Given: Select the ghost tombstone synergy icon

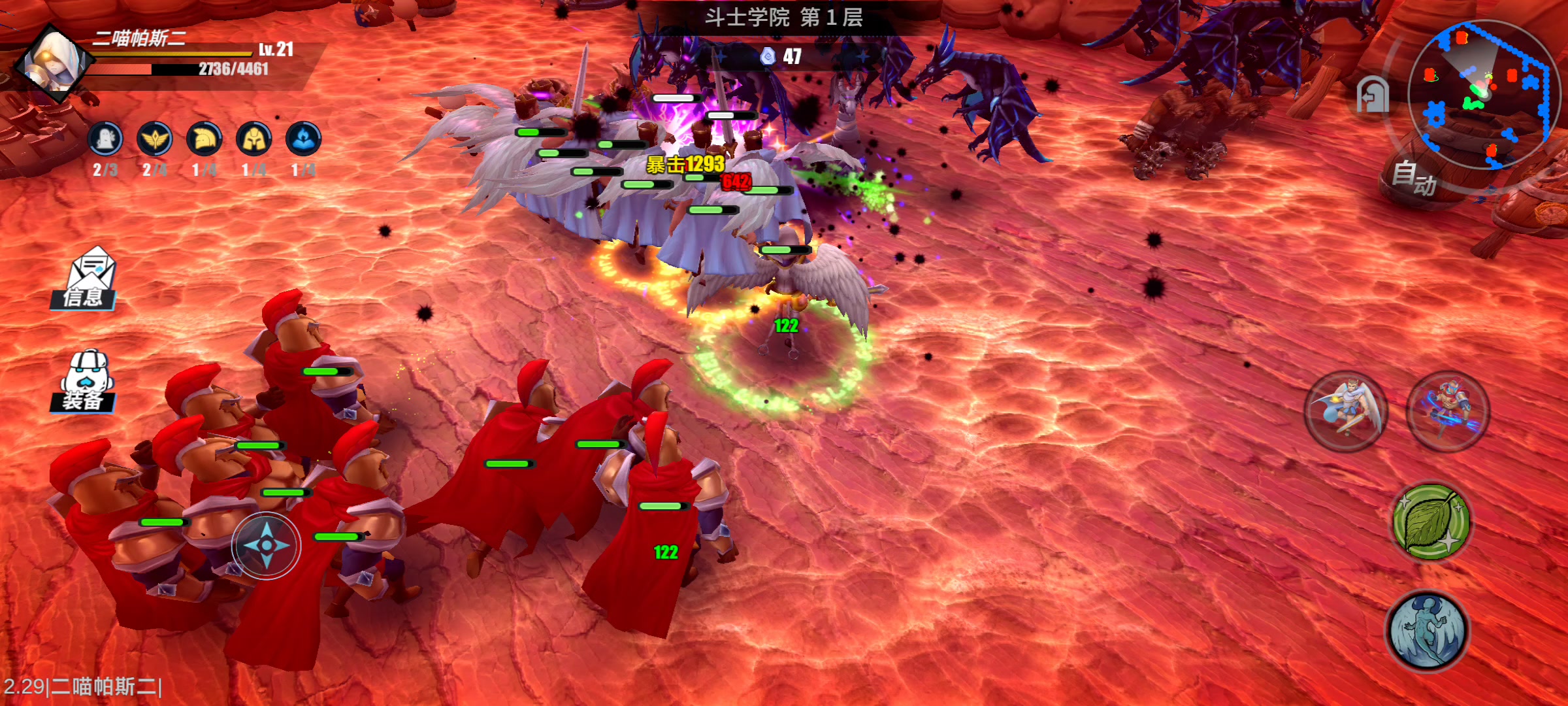Looking at the screenshot, I should point(105,139).
